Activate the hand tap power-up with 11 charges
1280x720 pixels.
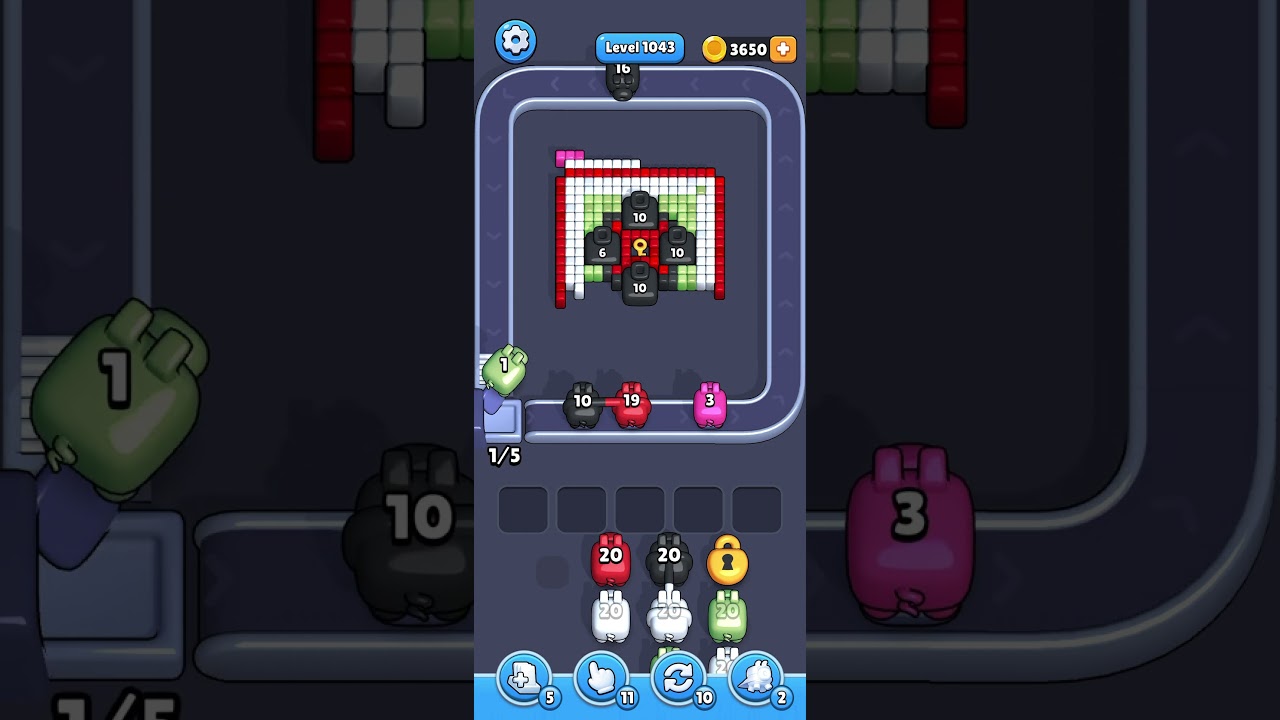coord(601,677)
